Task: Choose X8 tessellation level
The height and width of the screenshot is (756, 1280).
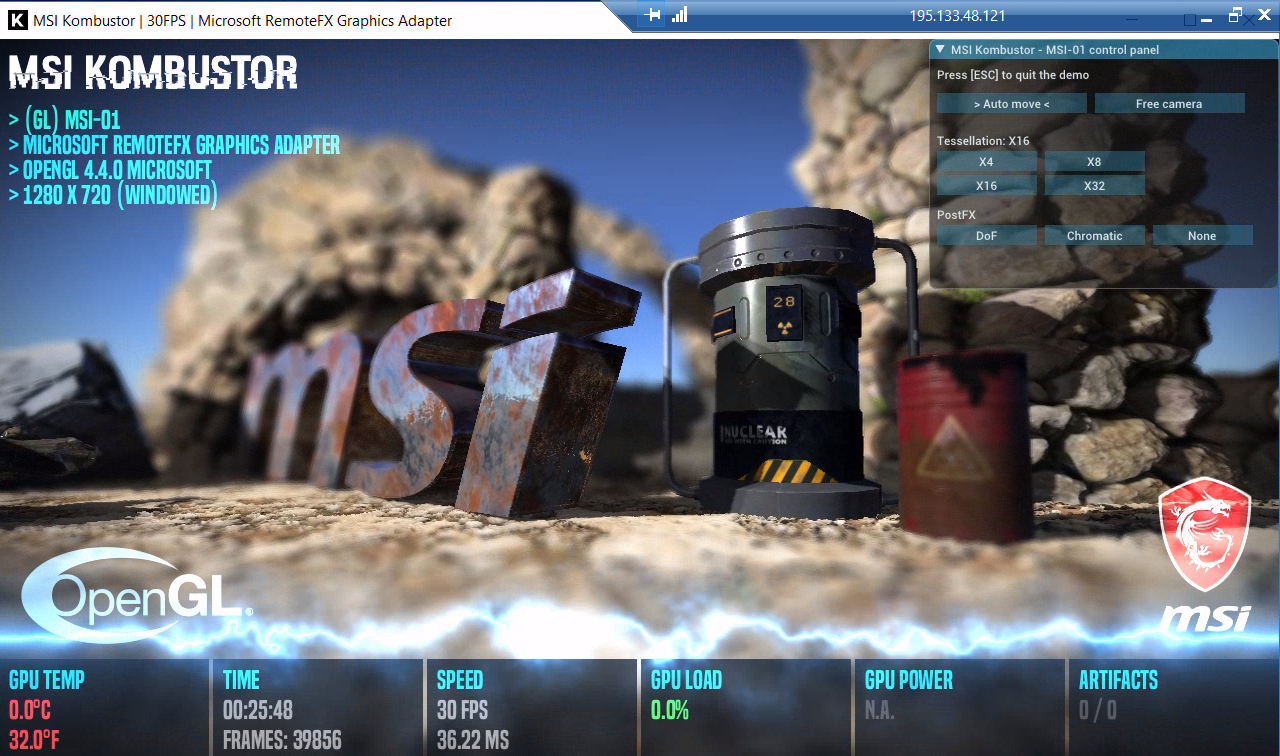Action: click(x=1094, y=162)
